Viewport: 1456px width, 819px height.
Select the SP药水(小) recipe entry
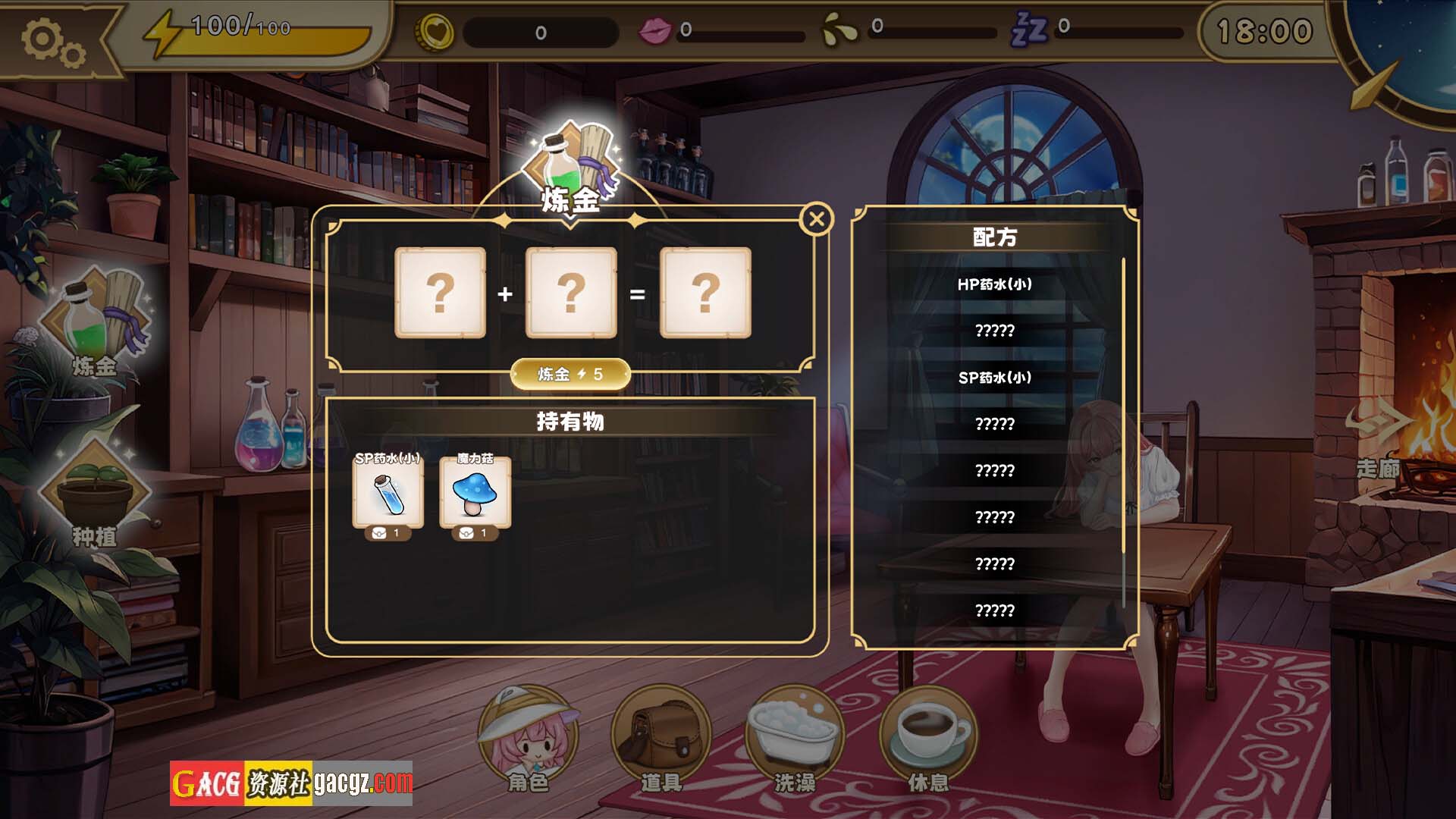click(x=994, y=378)
